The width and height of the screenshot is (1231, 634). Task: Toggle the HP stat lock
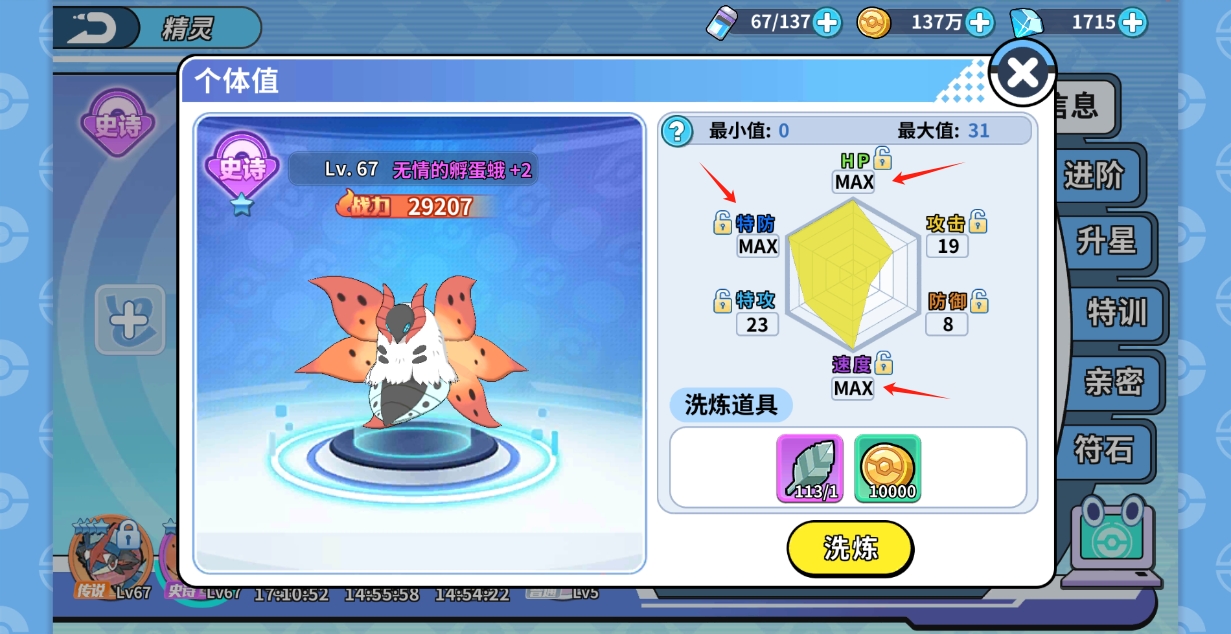coord(882,157)
